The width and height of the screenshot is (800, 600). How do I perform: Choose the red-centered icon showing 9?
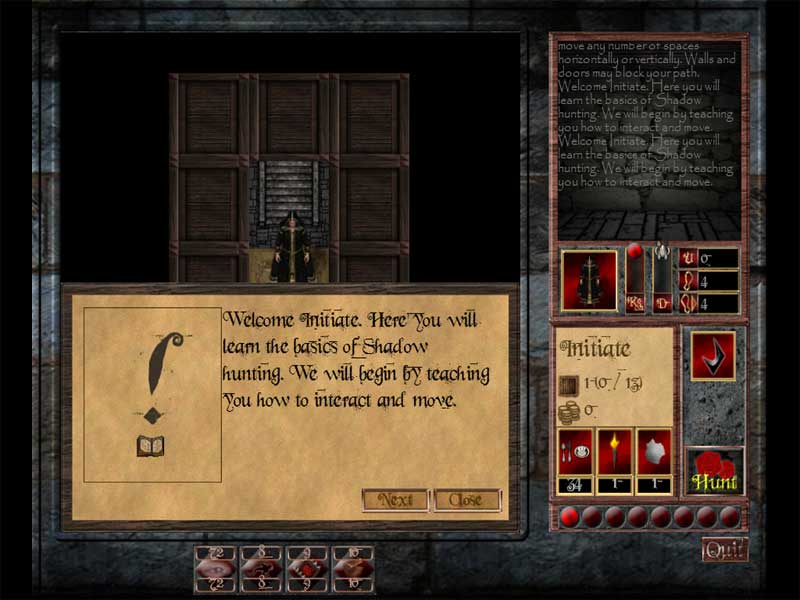click(x=307, y=566)
